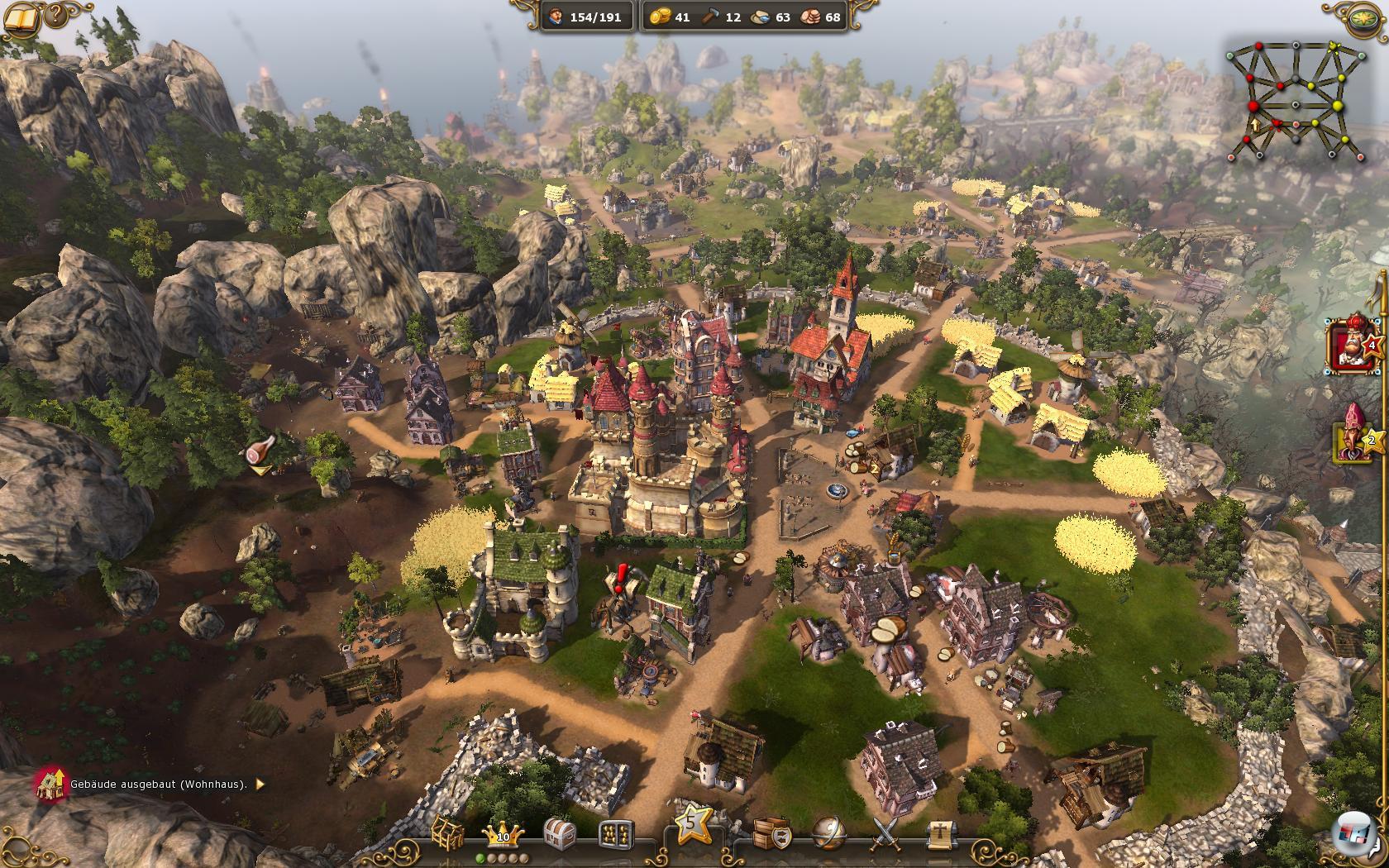This screenshot has height=868, width=1389.
Task: Open the cross scroll clergy menu
Action: (x=938, y=835)
